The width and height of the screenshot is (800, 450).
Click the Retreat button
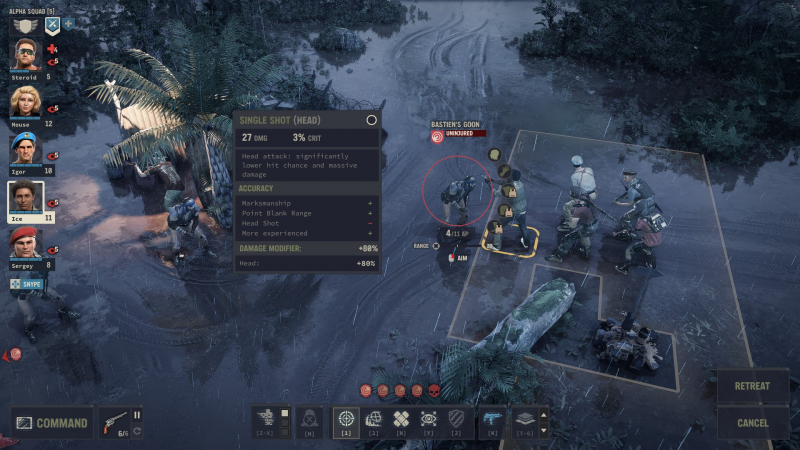(x=752, y=386)
